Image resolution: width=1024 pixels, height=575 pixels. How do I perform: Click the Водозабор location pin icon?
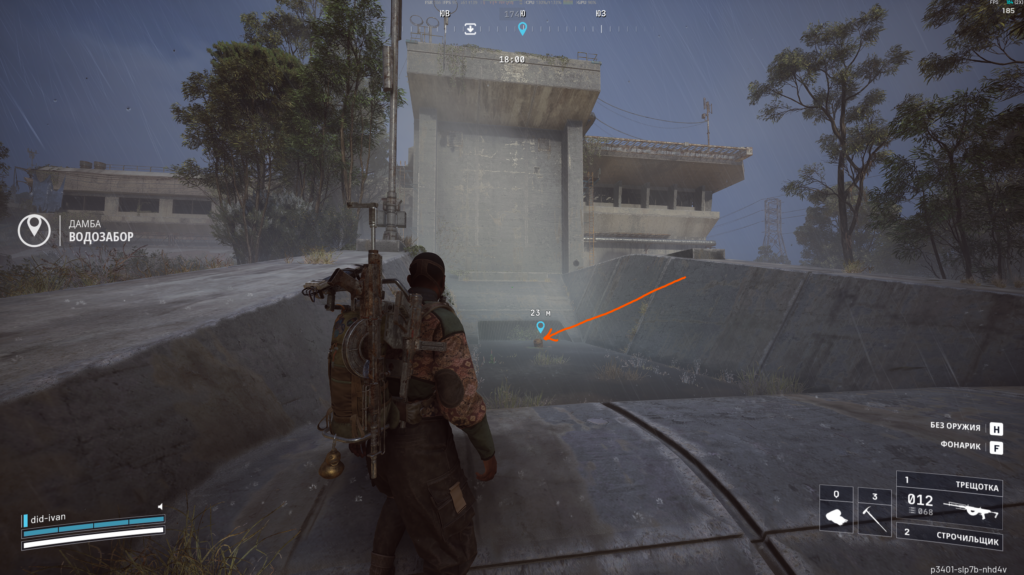point(35,230)
